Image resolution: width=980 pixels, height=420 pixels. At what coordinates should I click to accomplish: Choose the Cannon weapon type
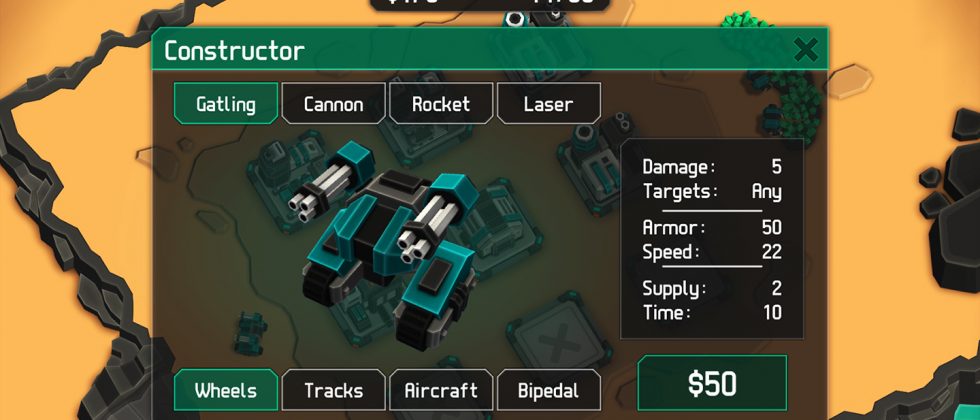pyautogui.click(x=333, y=104)
